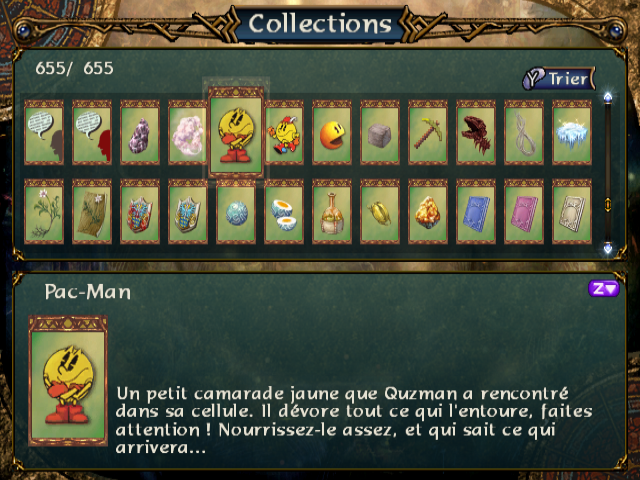640x480 pixels.
Task: Choose the gold nugget card
Action: pyautogui.click(x=428, y=211)
